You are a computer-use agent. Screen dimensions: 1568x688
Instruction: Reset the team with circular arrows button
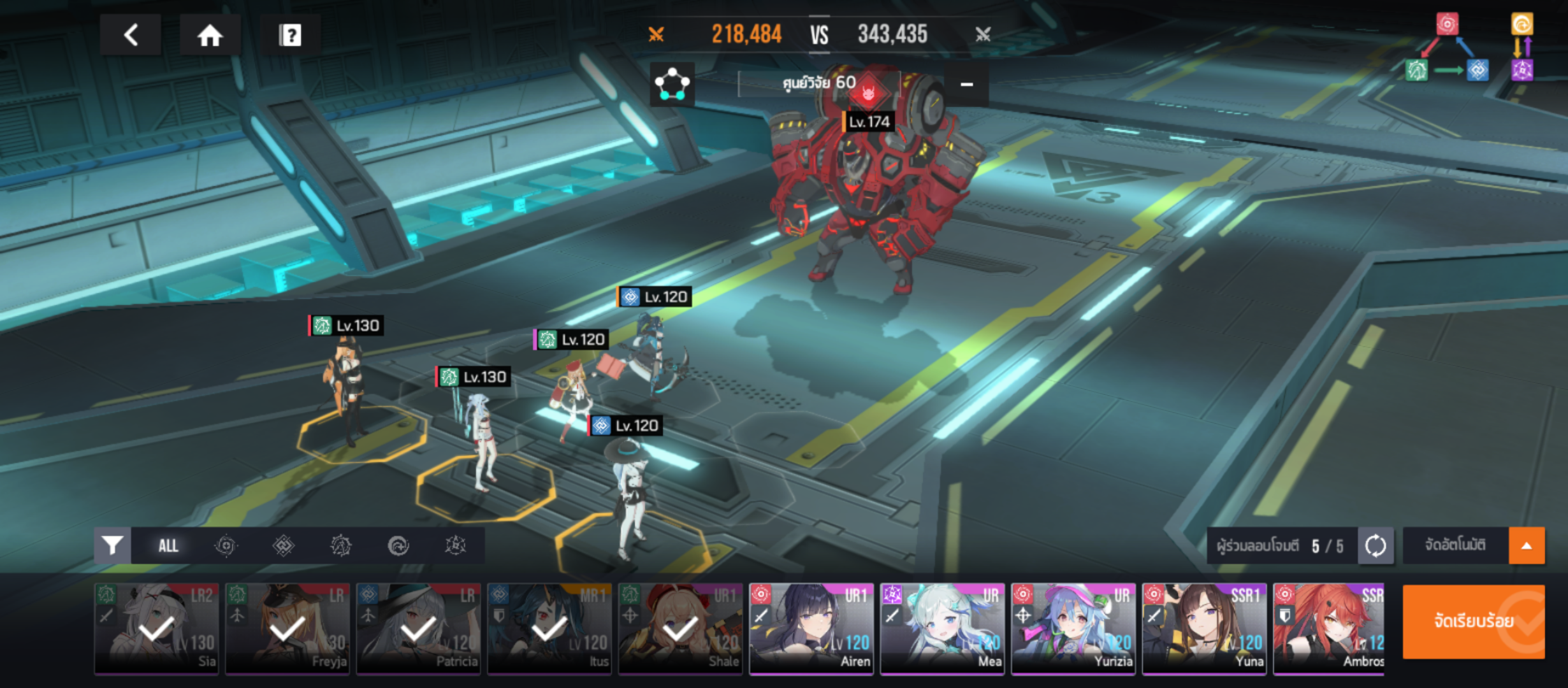click(1376, 545)
